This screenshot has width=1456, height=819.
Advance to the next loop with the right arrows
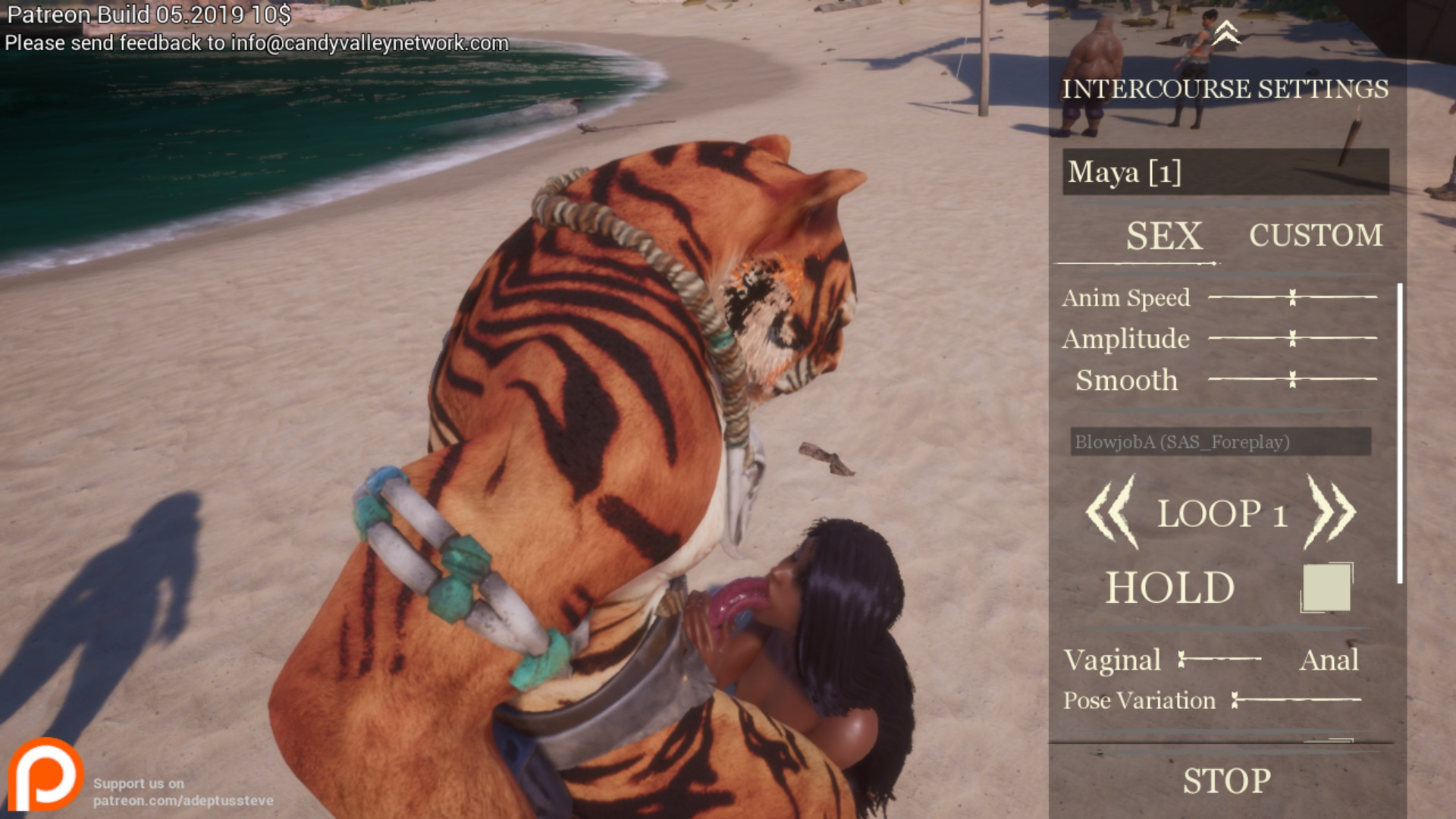click(1330, 513)
